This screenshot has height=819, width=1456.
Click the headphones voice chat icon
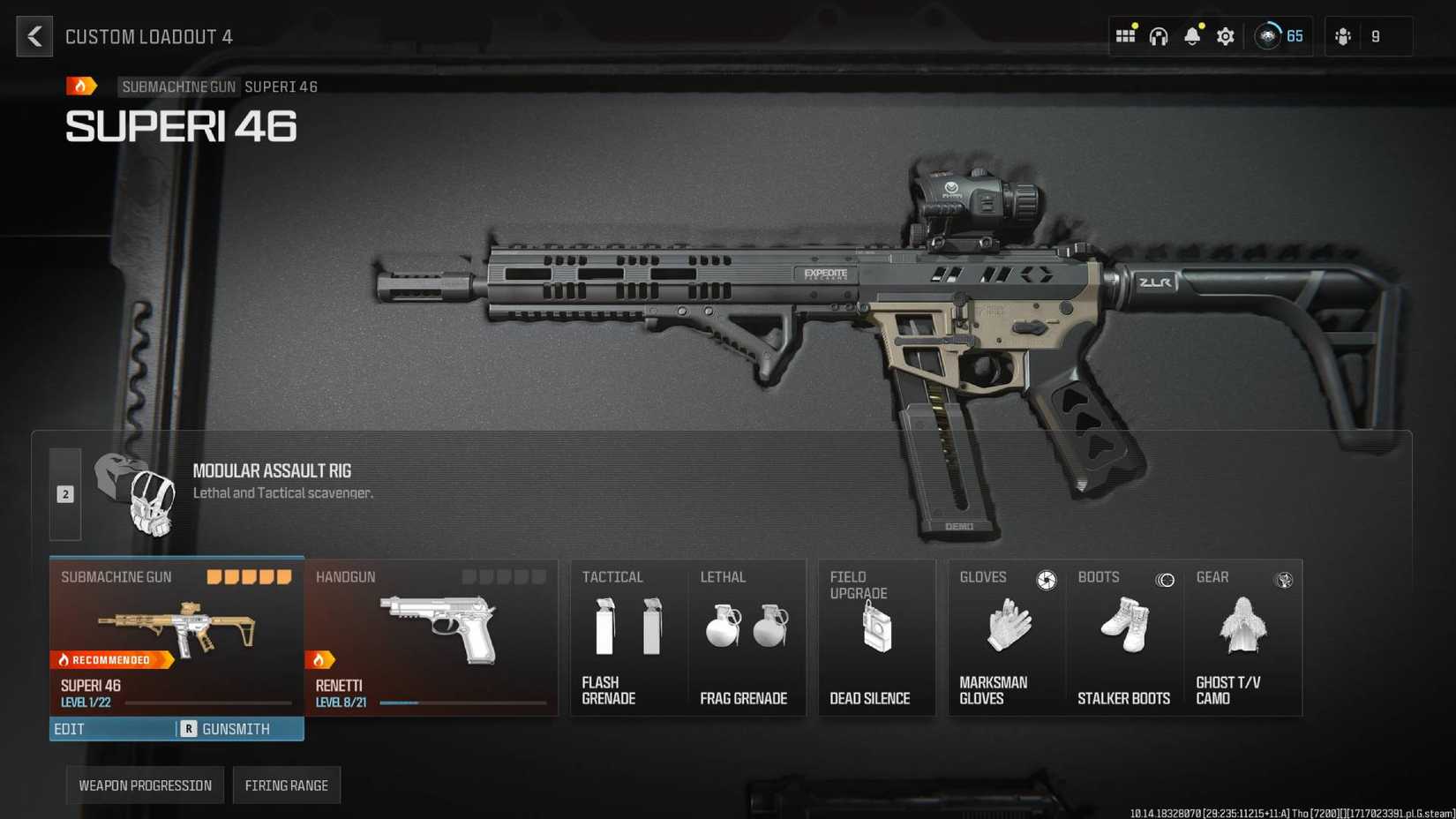(x=1159, y=36)
